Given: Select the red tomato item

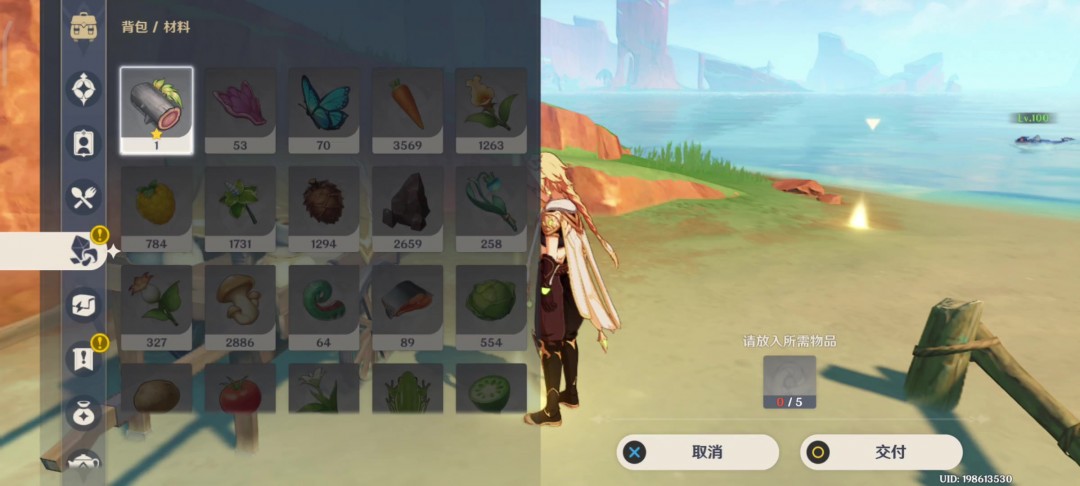Looking at the screenshot, I should (240, 389).
